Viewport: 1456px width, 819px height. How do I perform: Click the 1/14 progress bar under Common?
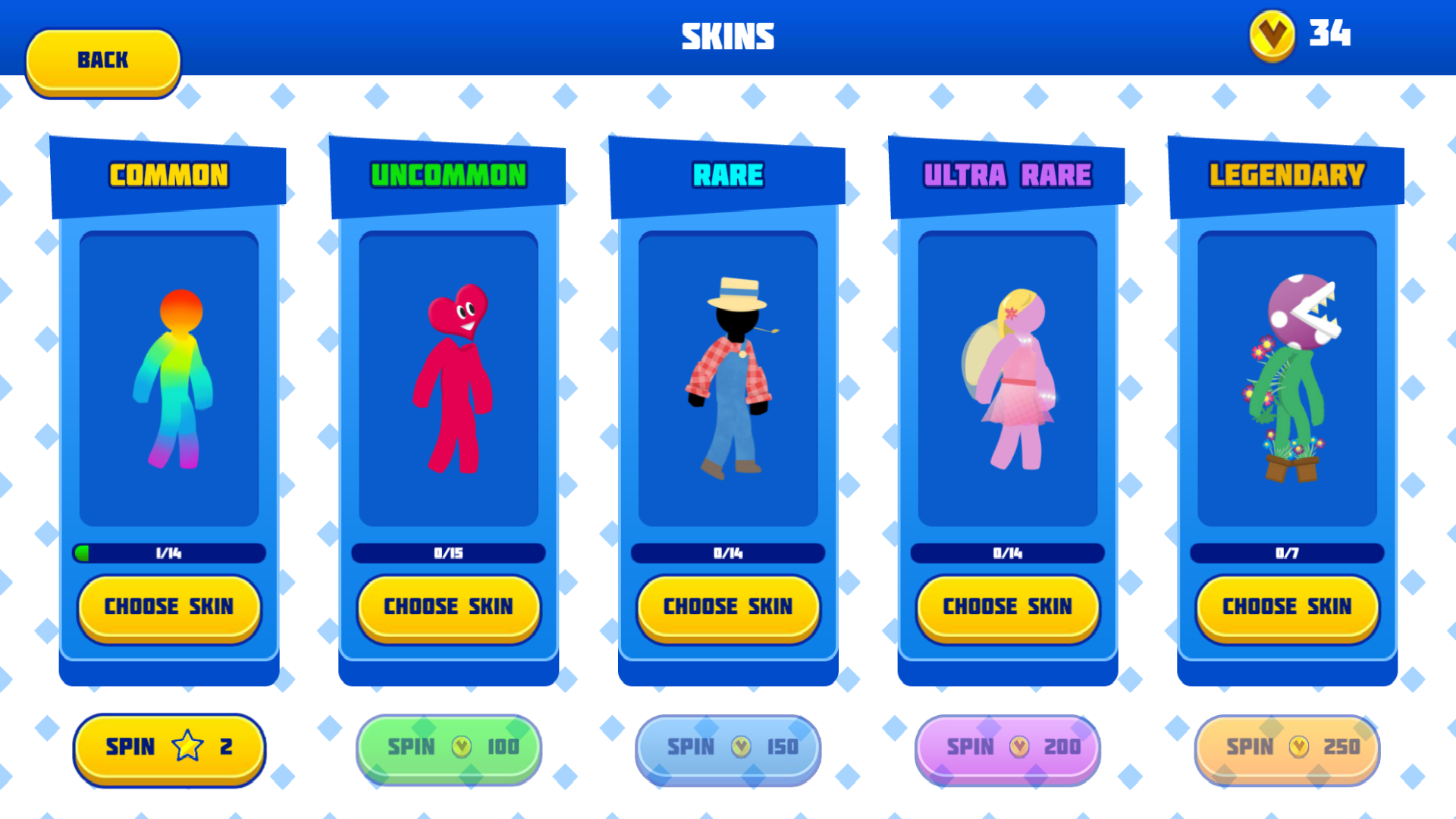(x=168, y=554)
